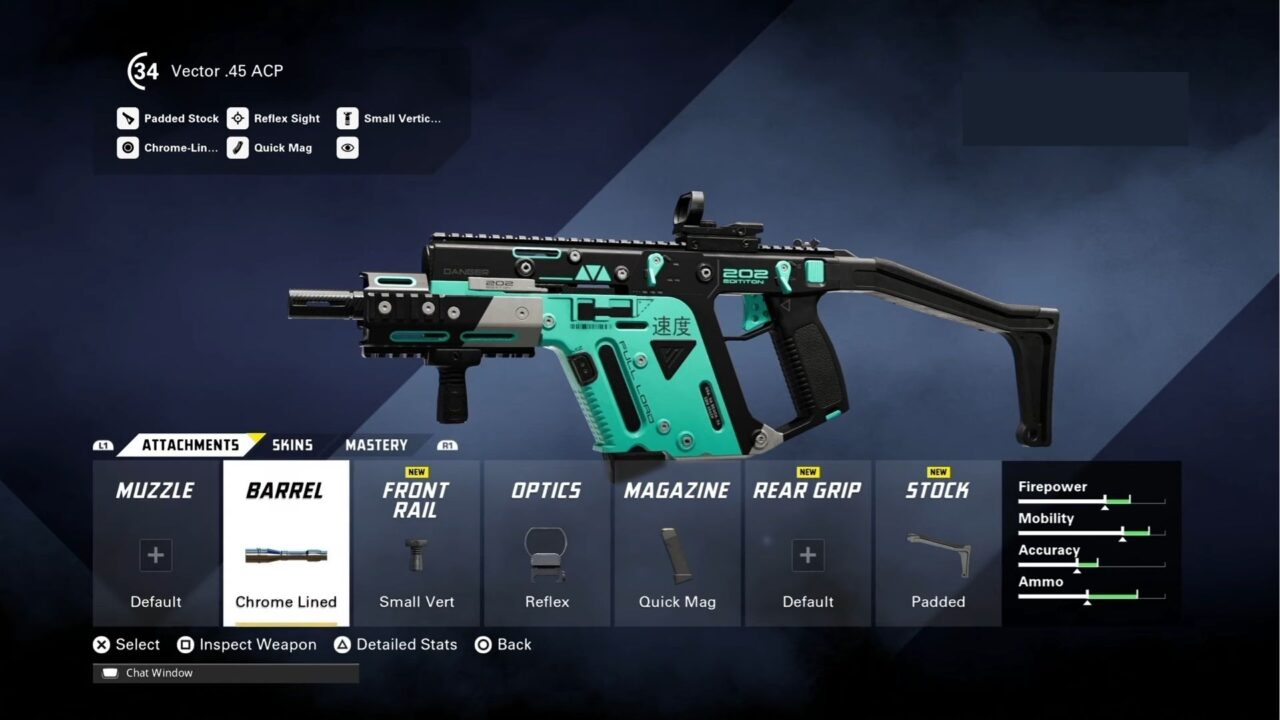Screen dimensions: 1280x720
Task: Select the Small Vertical grip icon
Action: (x=347, y=118)
